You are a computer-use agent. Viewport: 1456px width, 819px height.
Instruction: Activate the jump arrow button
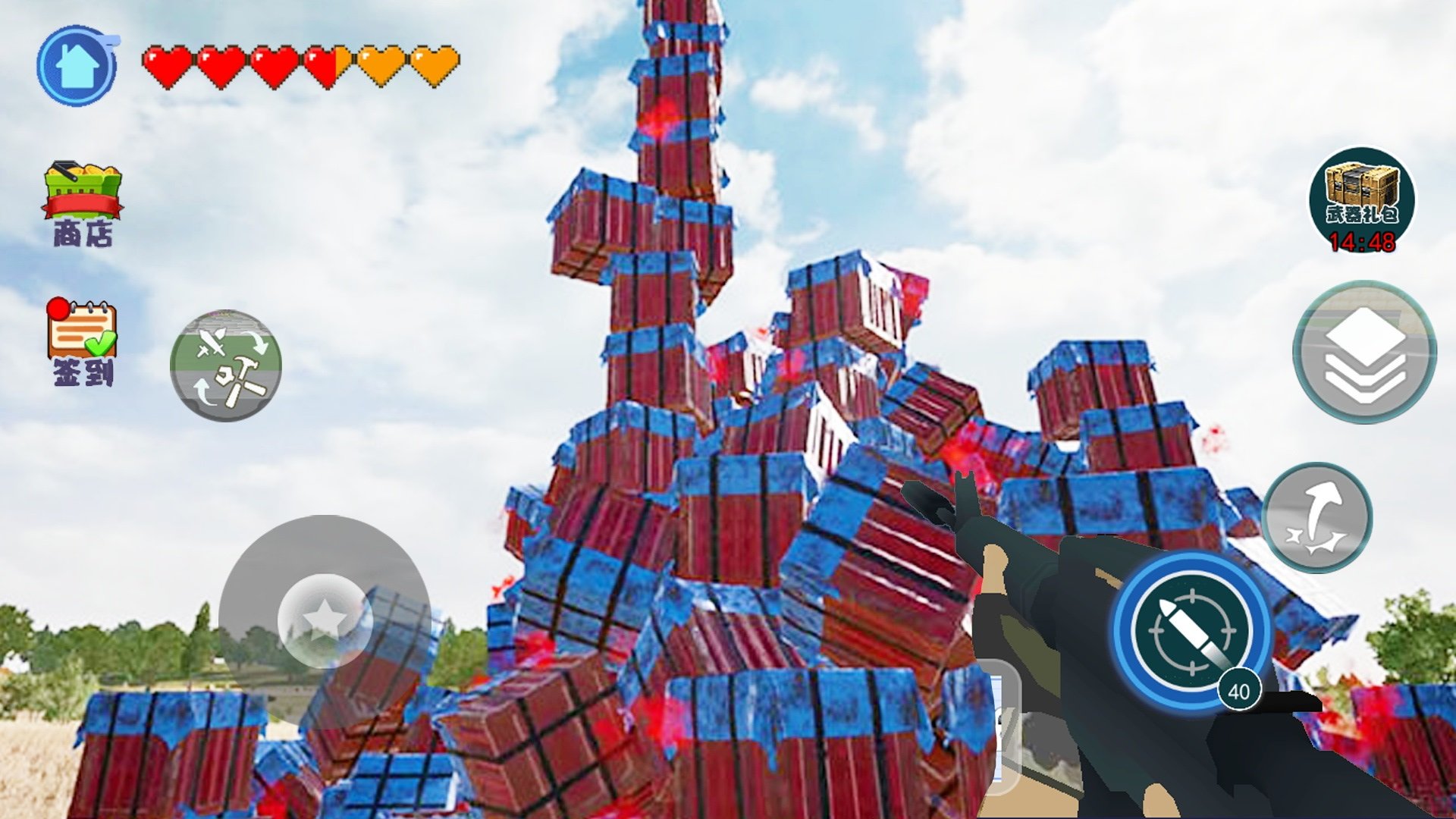(x=1317, y=518)
